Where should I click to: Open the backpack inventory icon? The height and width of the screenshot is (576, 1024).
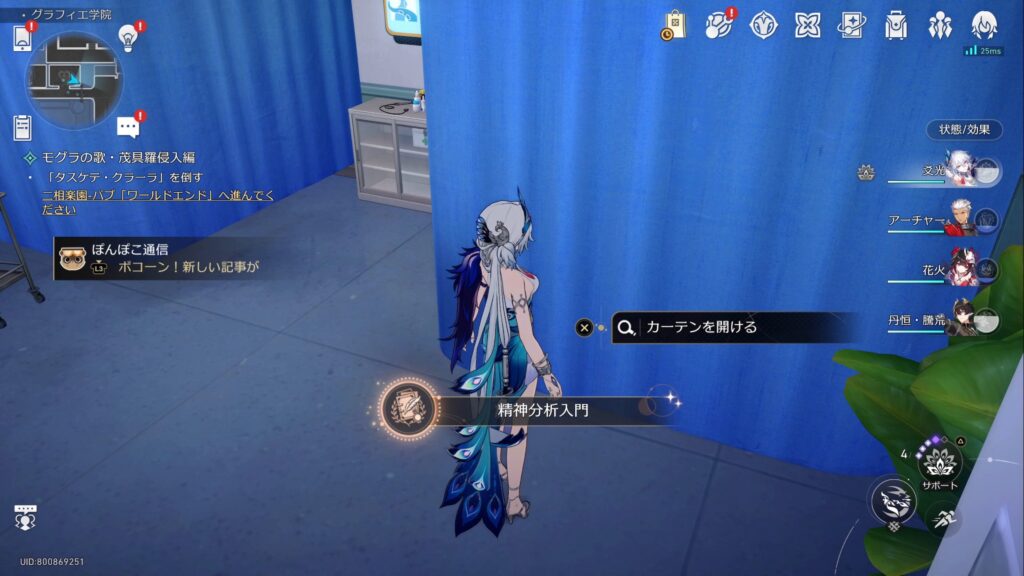point(896,25)
